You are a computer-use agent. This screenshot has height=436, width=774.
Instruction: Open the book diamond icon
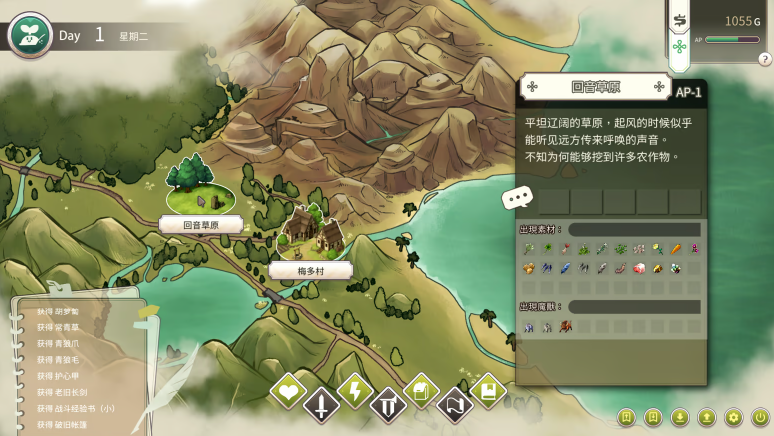[487, 391]
